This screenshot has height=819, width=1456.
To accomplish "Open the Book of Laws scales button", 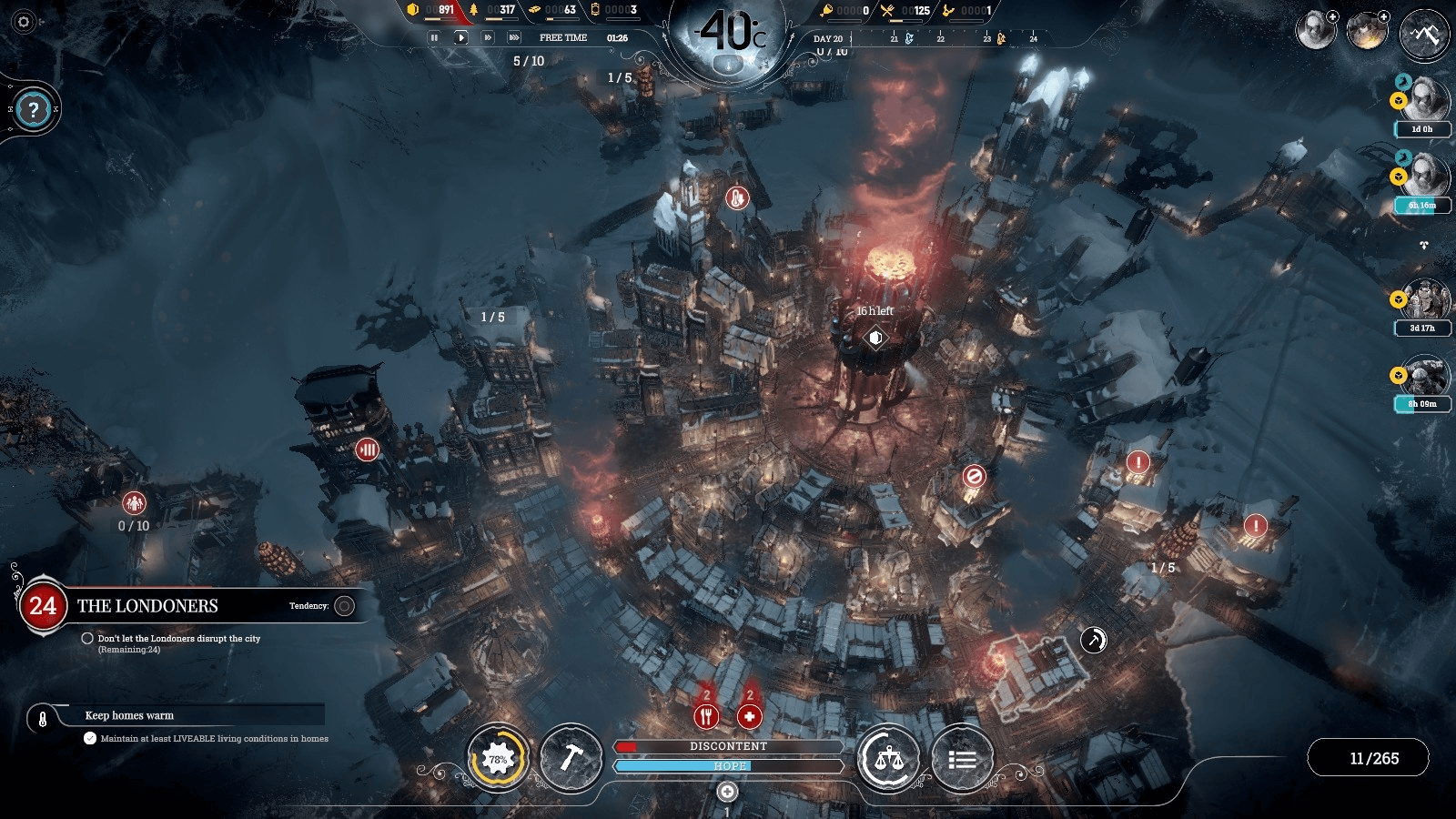I will pyautogui.click(x=888, y=758).
